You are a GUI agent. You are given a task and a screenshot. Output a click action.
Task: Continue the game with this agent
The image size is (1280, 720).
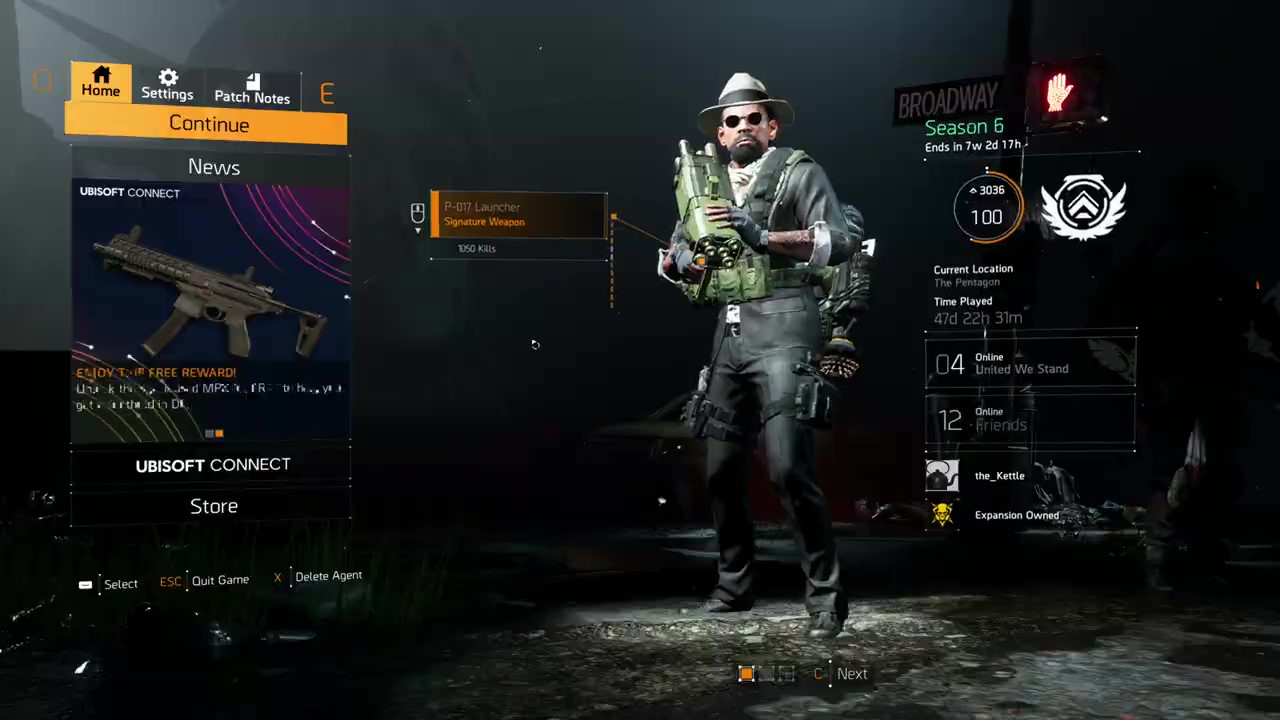pyautogui.click(x=208, y=124)
